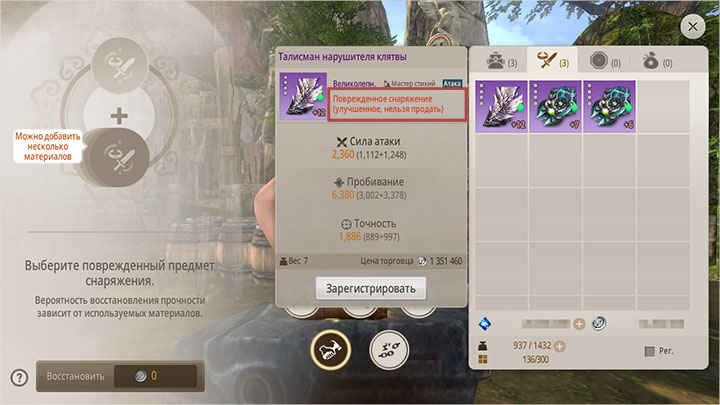This screenshot has width=720, height=405.
Task: Add currency with the plus button
Action: [x=579, y=323]
